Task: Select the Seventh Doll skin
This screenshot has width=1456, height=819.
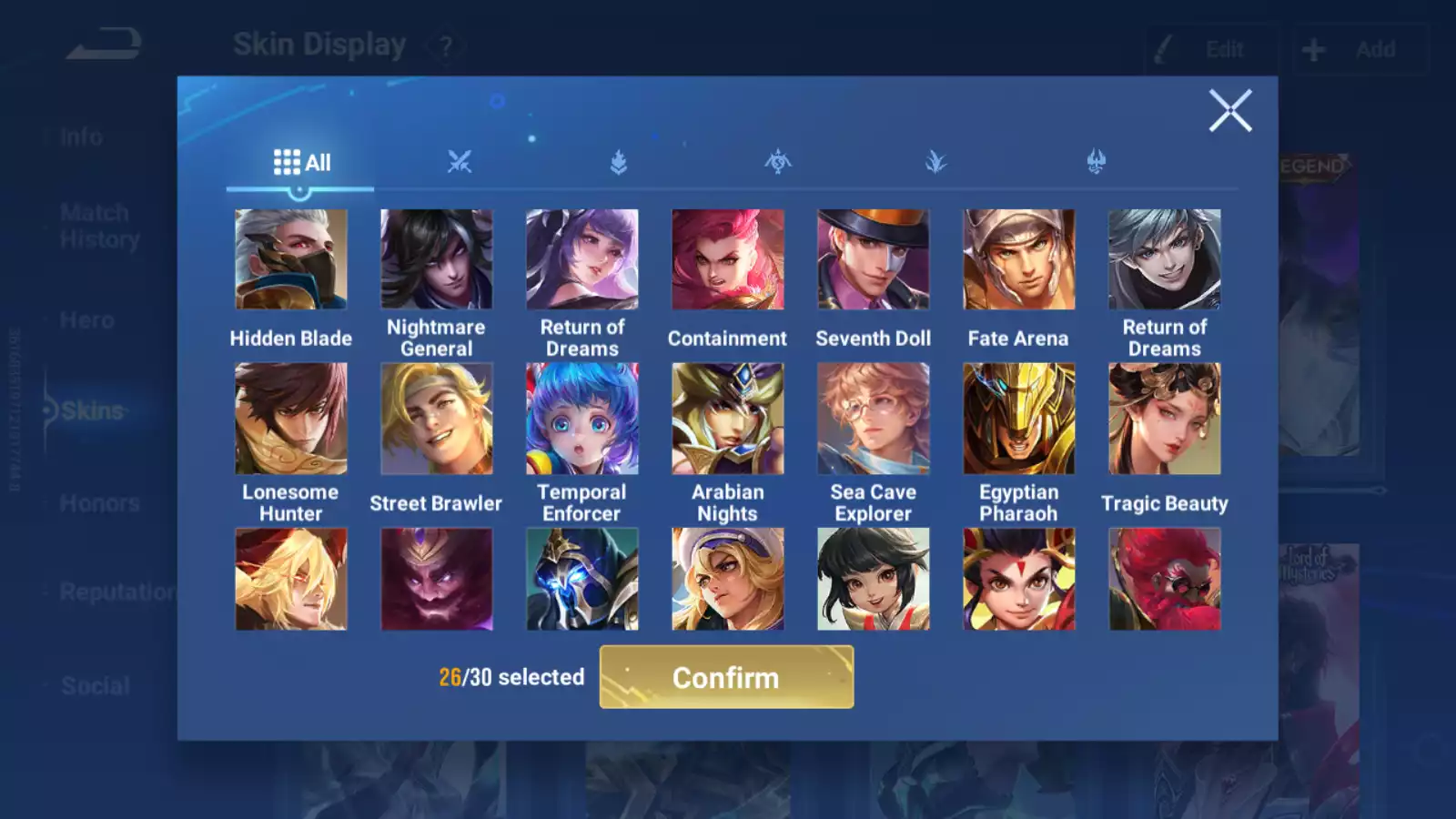Action: click(873, 260)
